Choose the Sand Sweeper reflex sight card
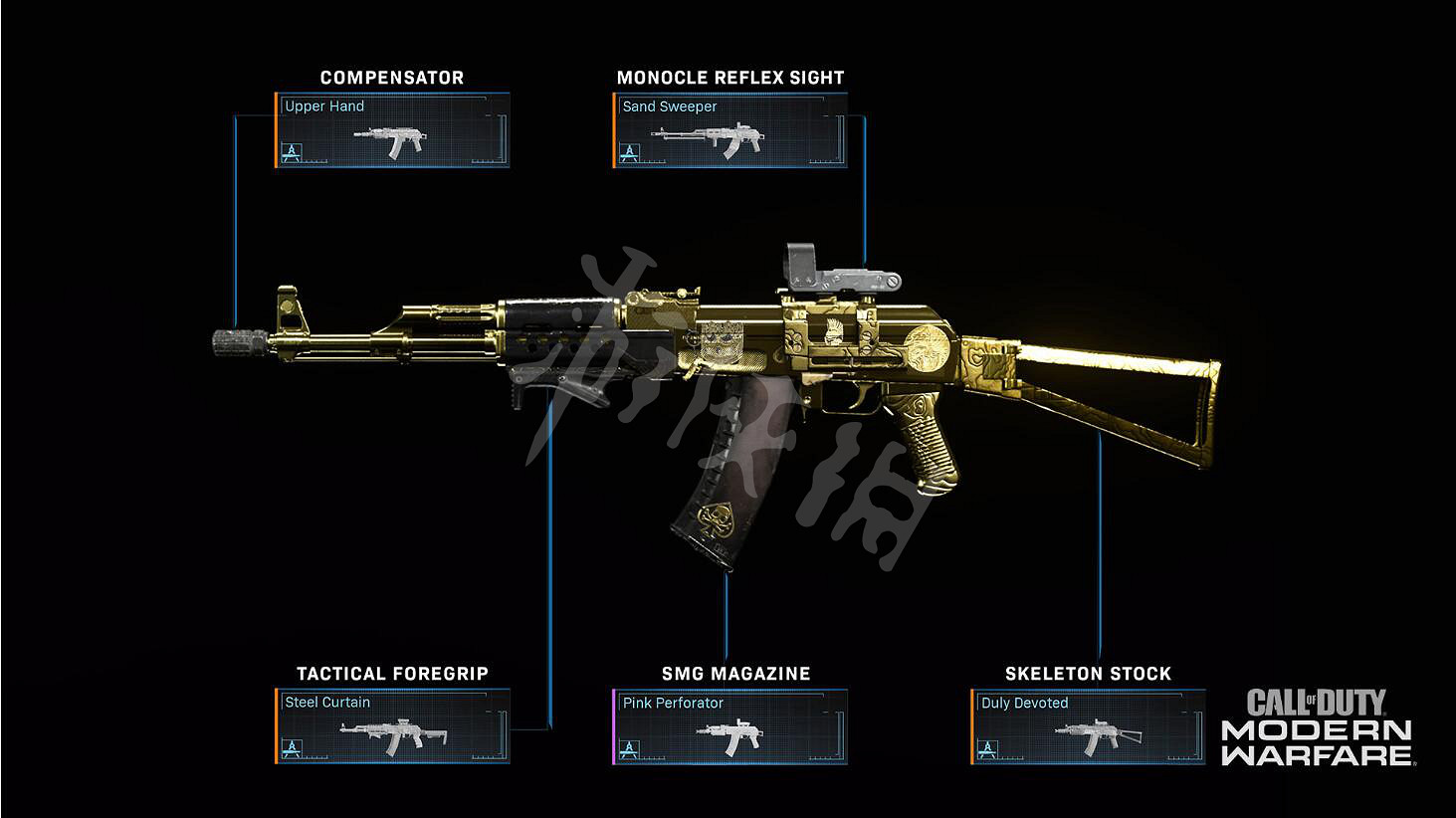This screenshot has height=818, width=1456. click(x=729, y=130)
